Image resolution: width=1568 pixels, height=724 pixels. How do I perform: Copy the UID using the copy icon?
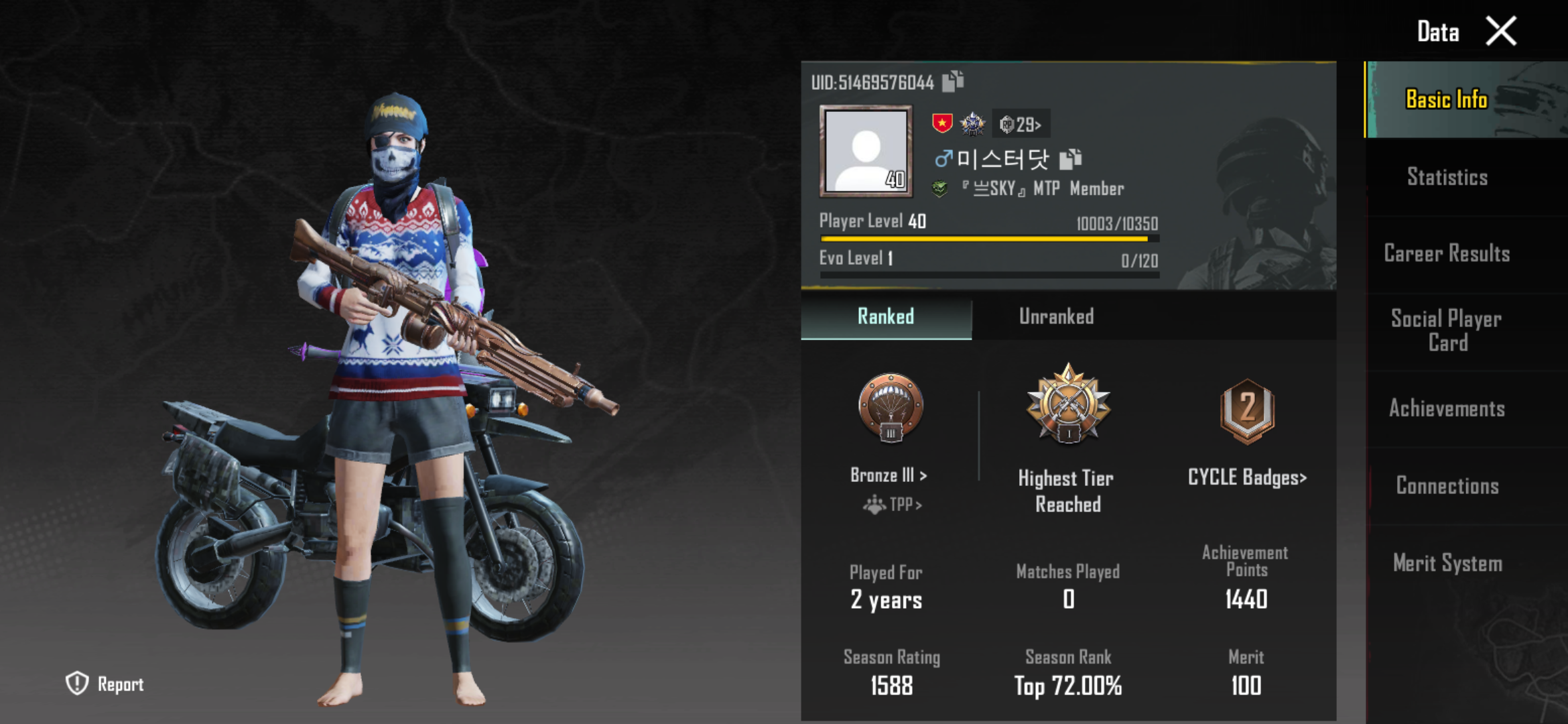coord(952,82)
